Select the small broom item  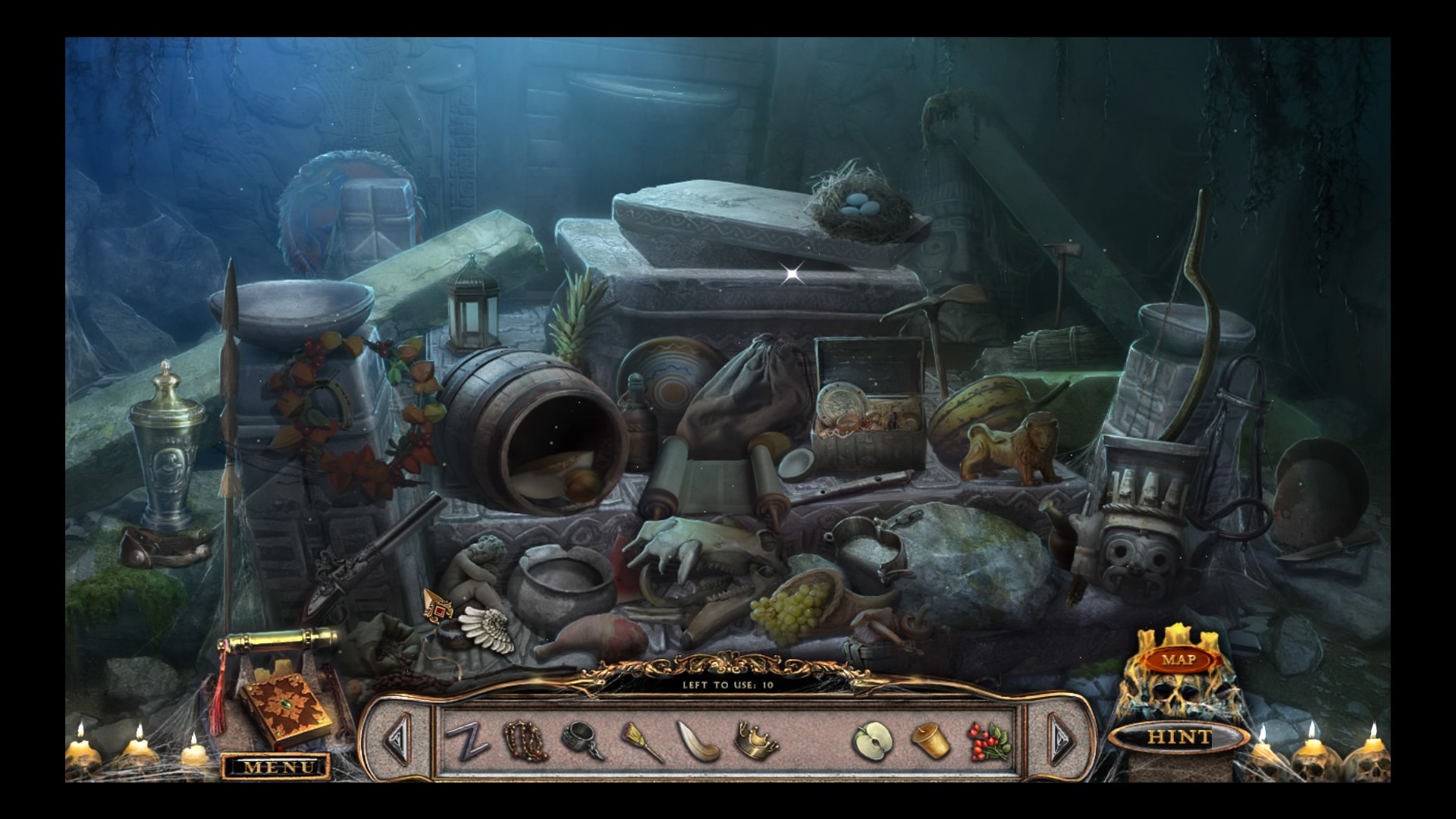coord(641,740)
